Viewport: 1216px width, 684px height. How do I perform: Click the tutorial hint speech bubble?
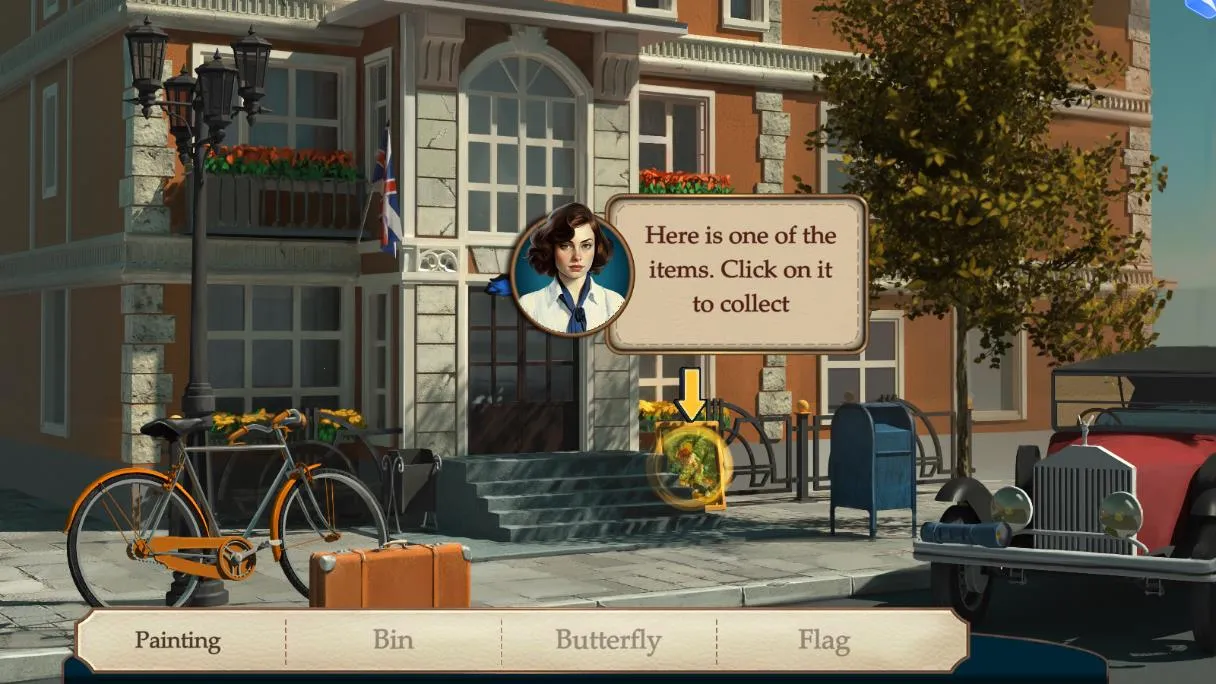tap(739, 271)
